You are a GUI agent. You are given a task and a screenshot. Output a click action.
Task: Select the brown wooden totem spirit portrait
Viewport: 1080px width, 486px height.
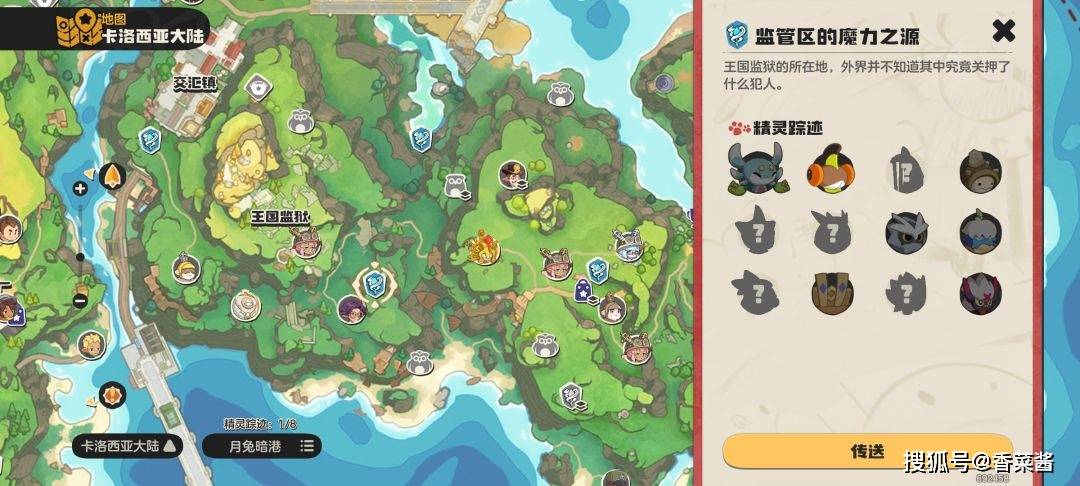coord(831,292)
